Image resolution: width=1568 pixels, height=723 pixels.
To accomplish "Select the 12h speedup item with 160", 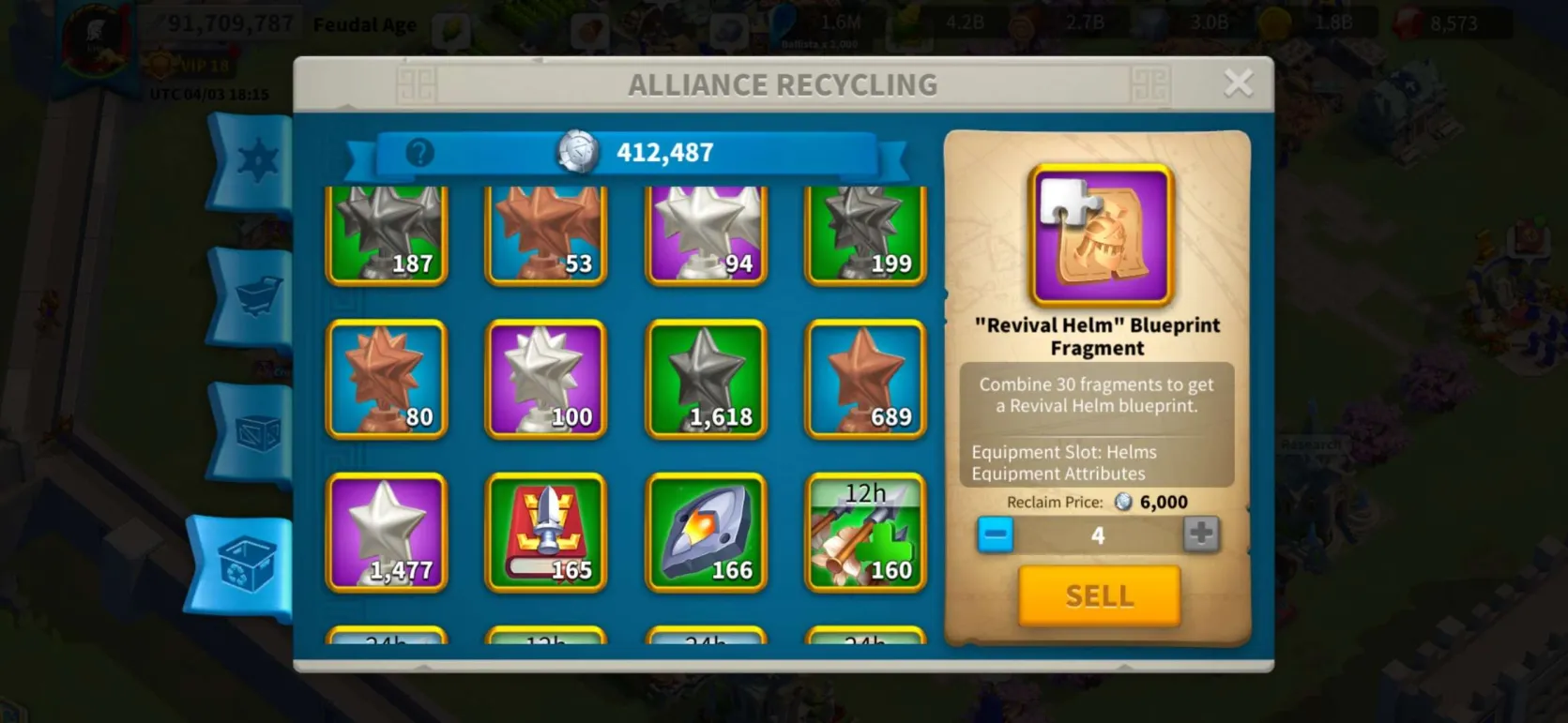I will pyautogui.click(x=865, y=533).
